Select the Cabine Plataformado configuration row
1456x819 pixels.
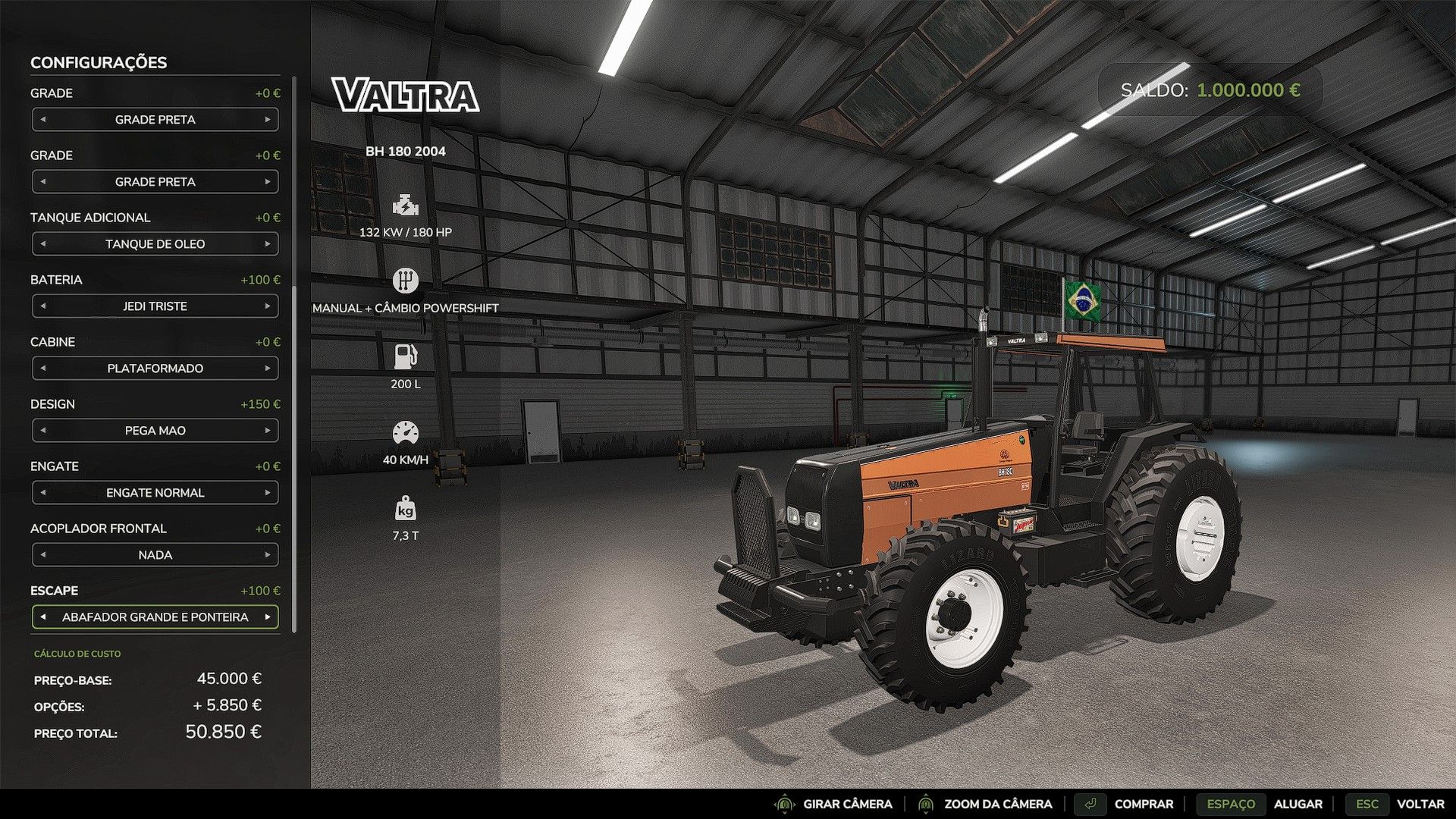click(155, 368)
